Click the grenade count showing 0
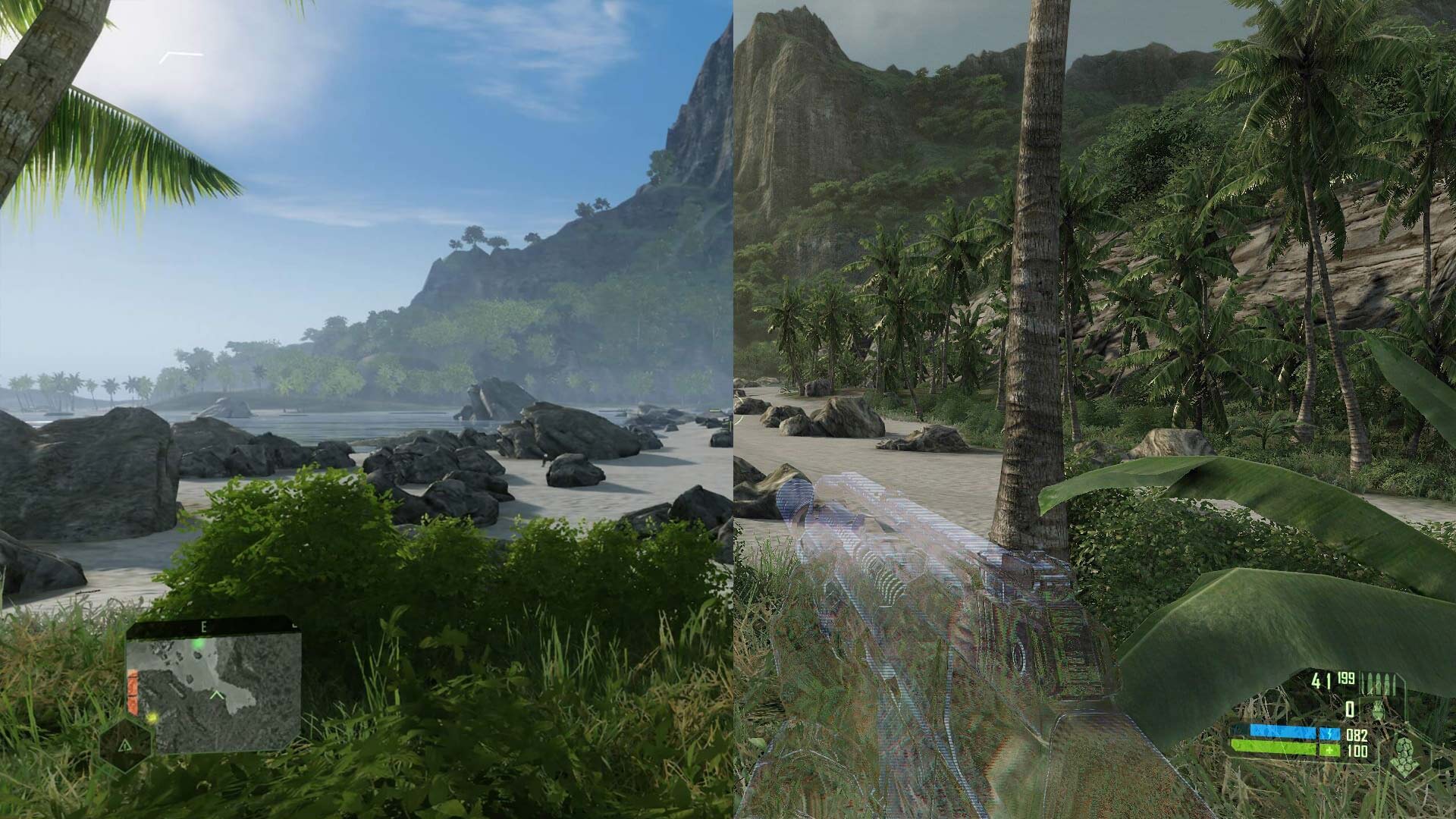This screenshot has width=1456, height=819. coord(1349,709)
